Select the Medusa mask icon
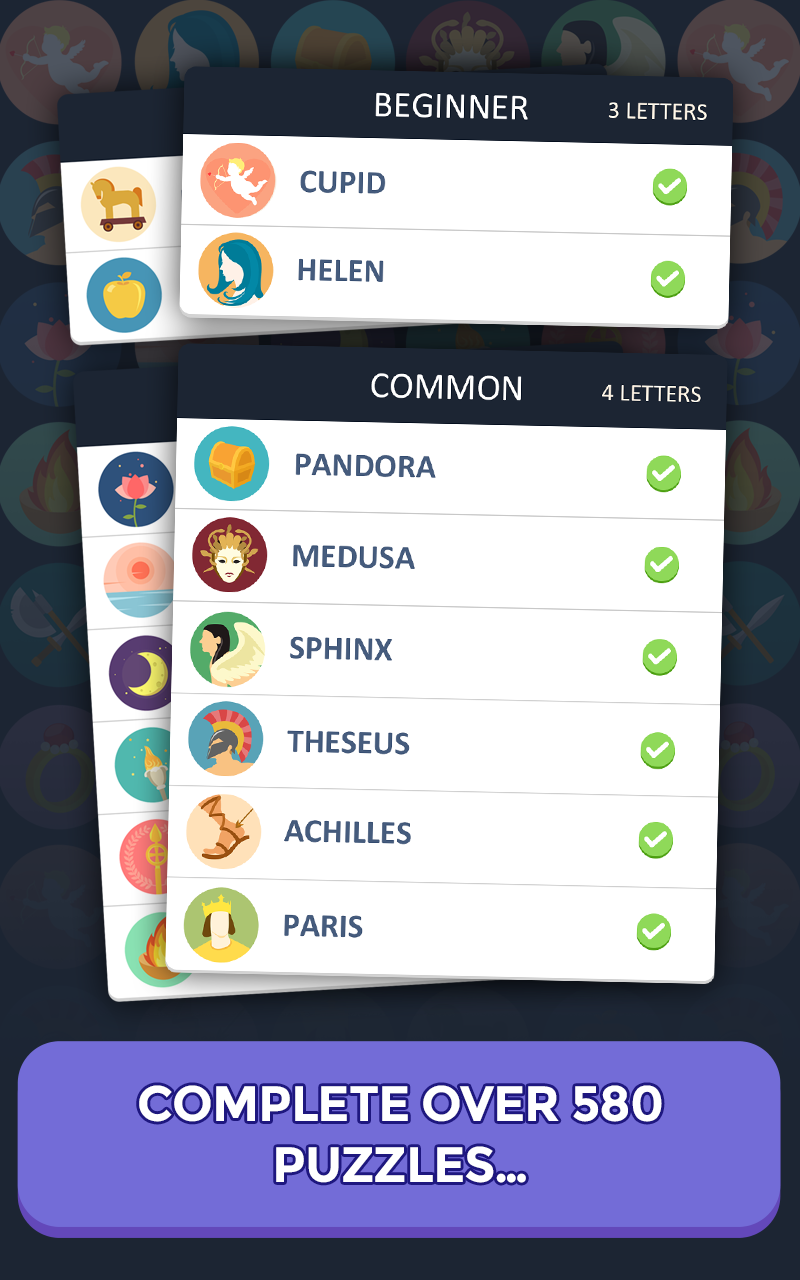Screen dimensions: 800x1280 (230, 555)
